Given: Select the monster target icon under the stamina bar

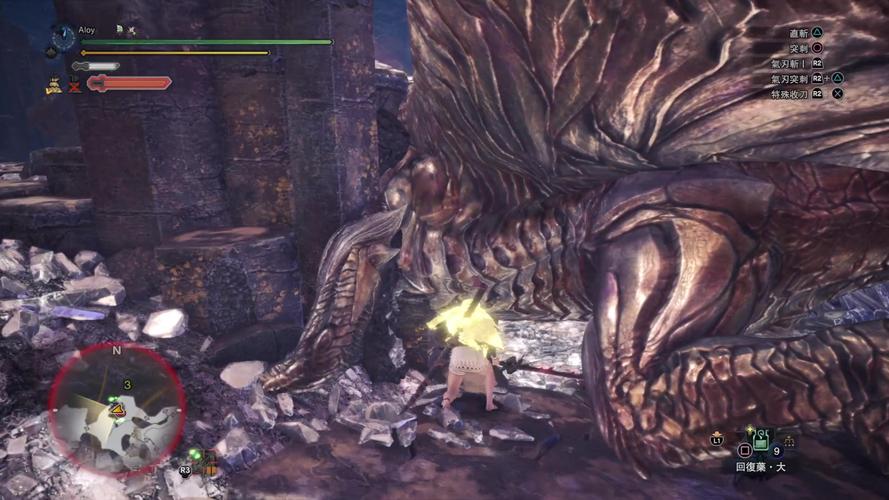Looking at the screenshot, I should click(x=54, y=86).
